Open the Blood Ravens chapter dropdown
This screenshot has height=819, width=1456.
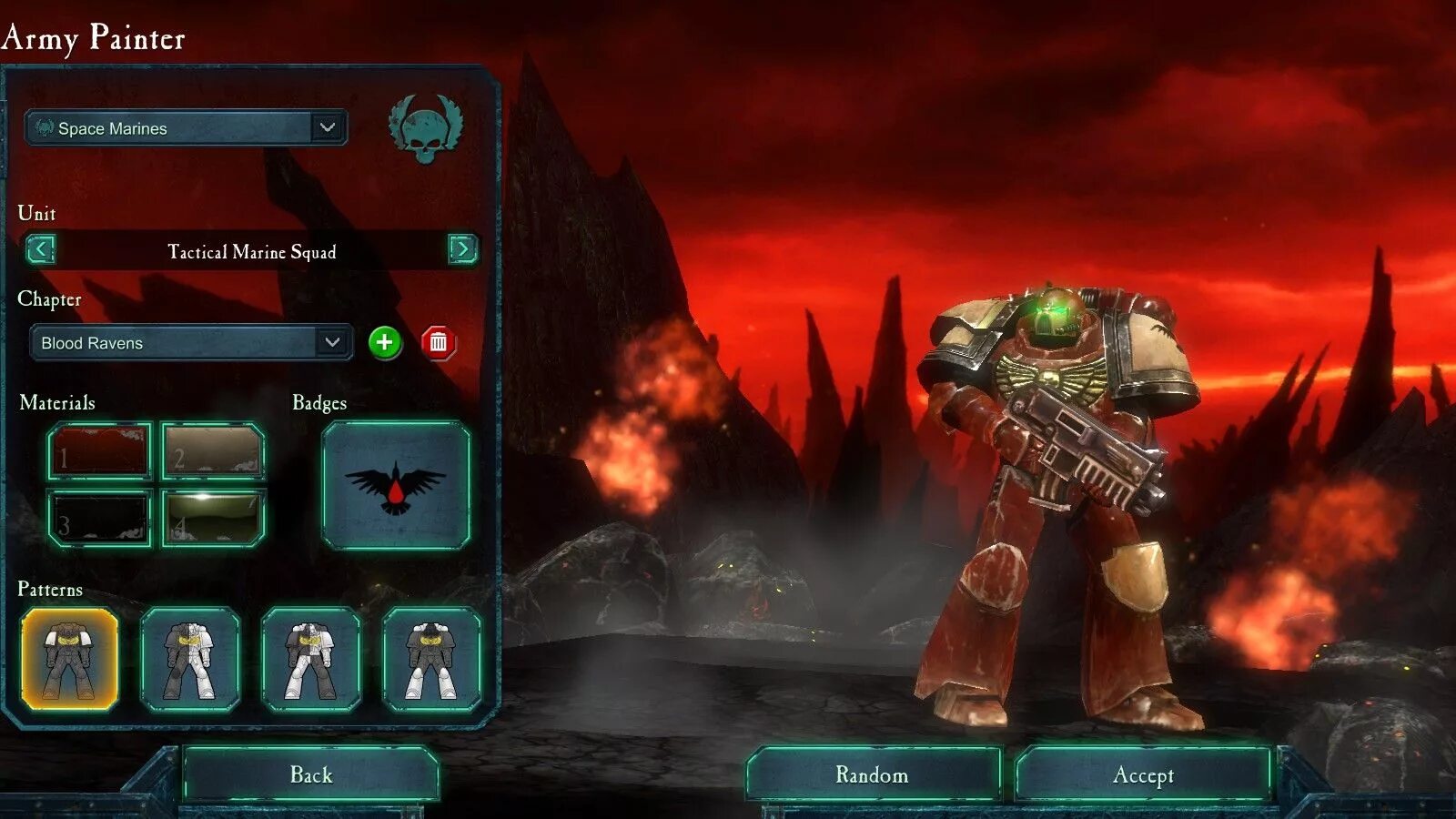[x=191, y=343]
